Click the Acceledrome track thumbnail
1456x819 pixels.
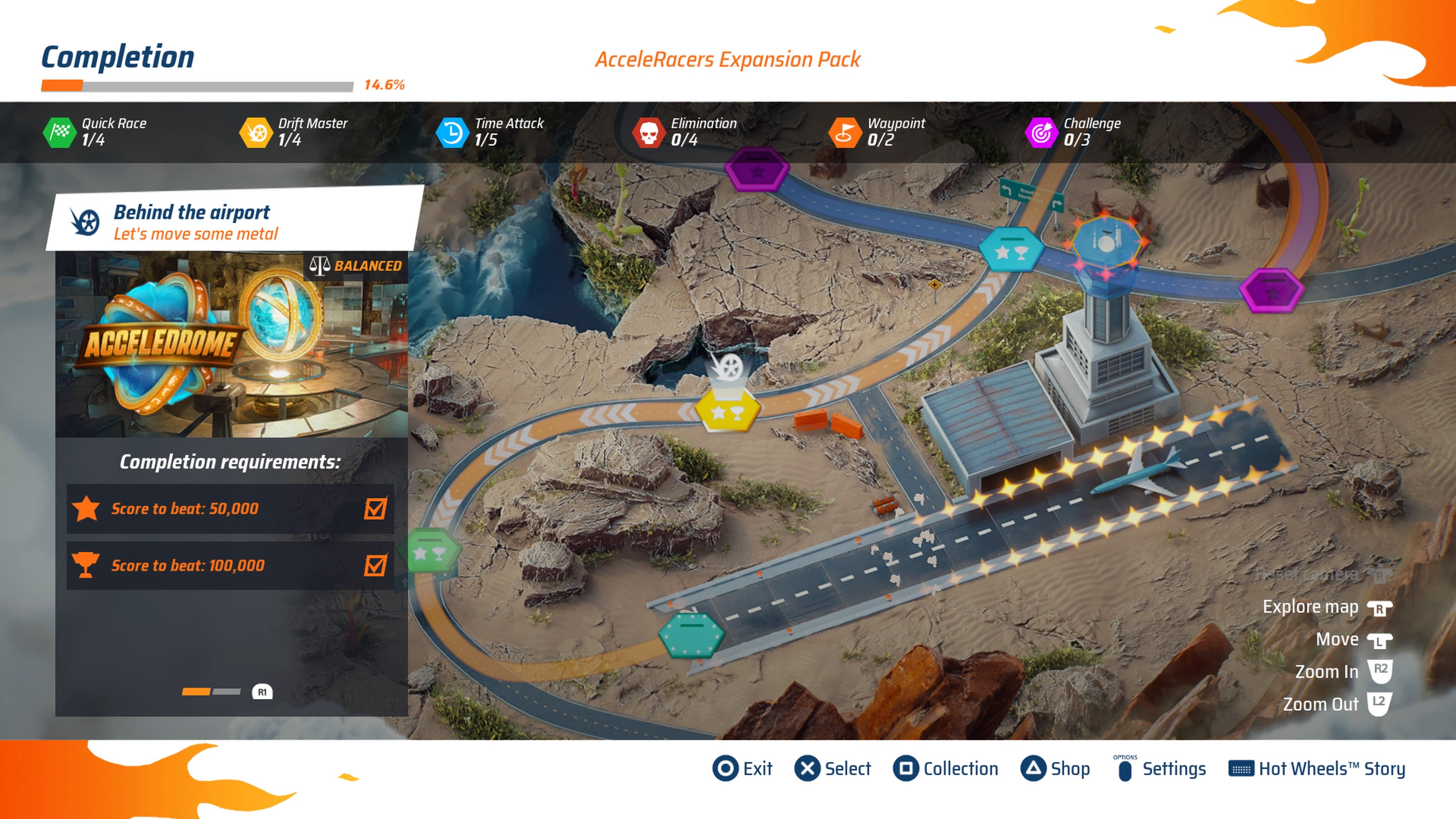coord(231,344)
